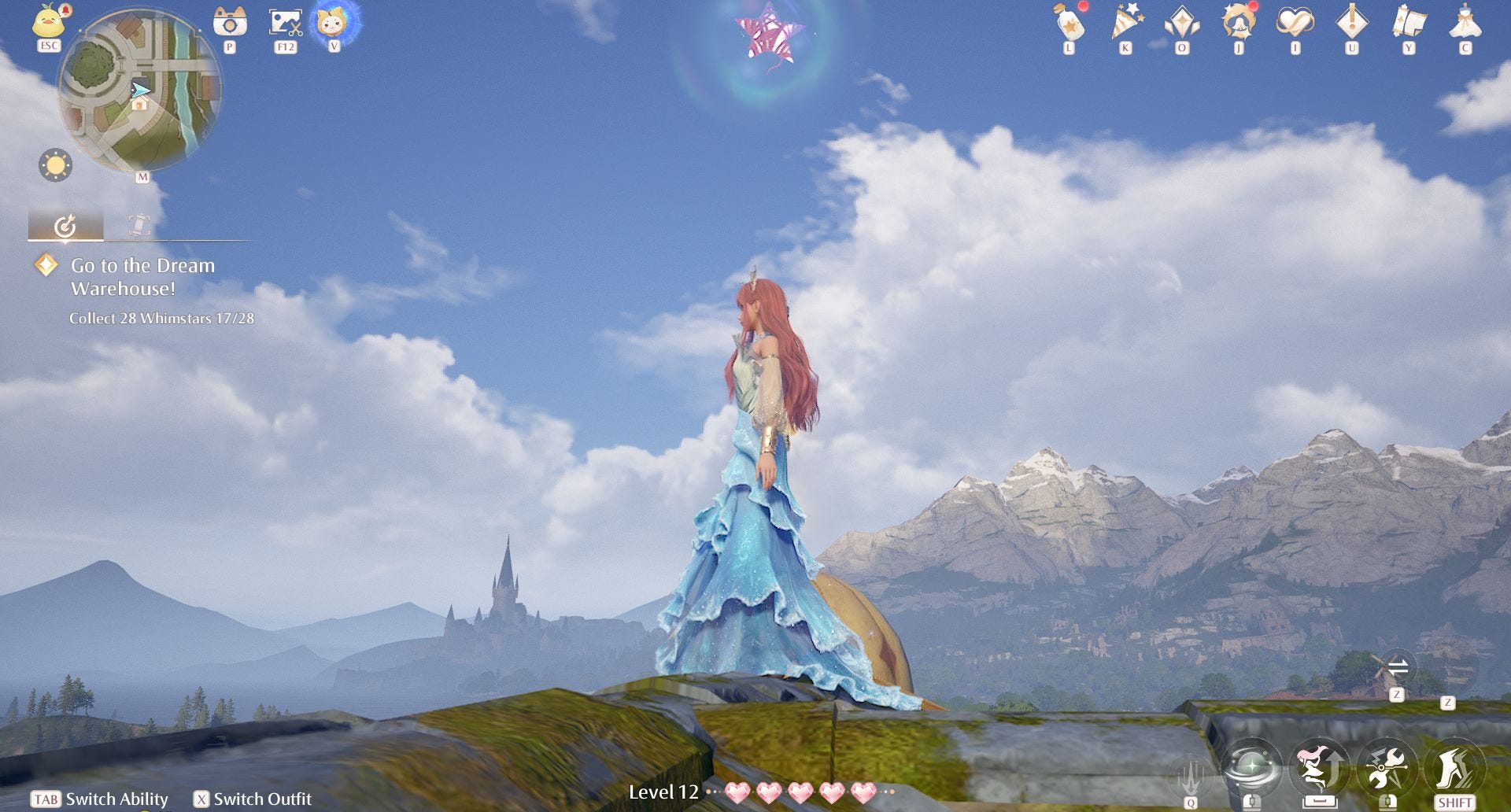
Task: Open the circular minimap
Action: click(139, 90)
